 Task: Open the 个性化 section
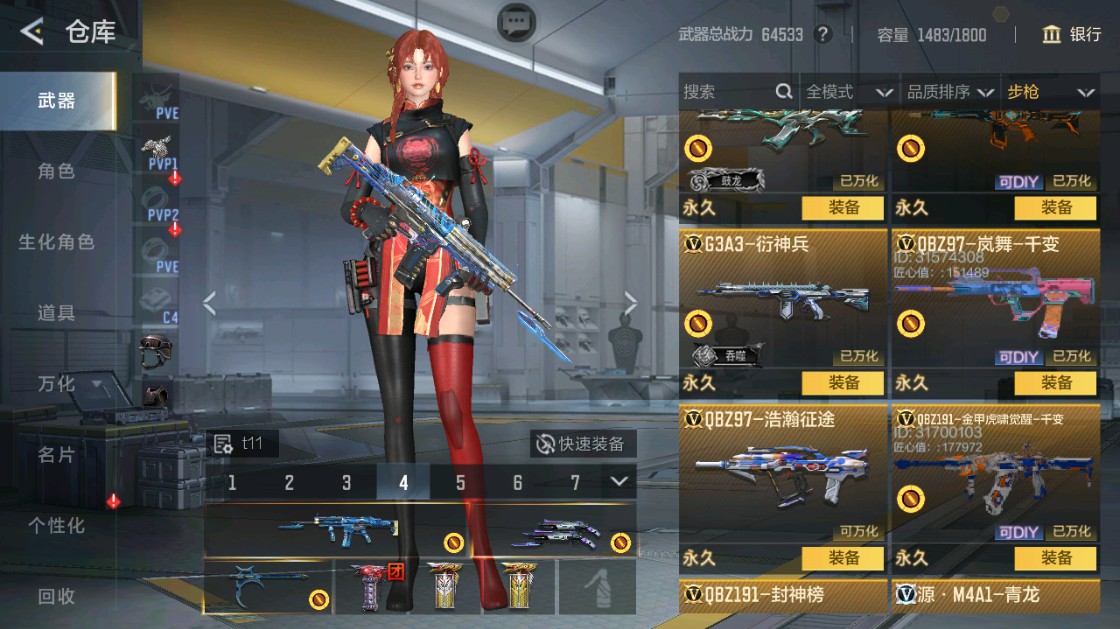(x=56, y=525)
